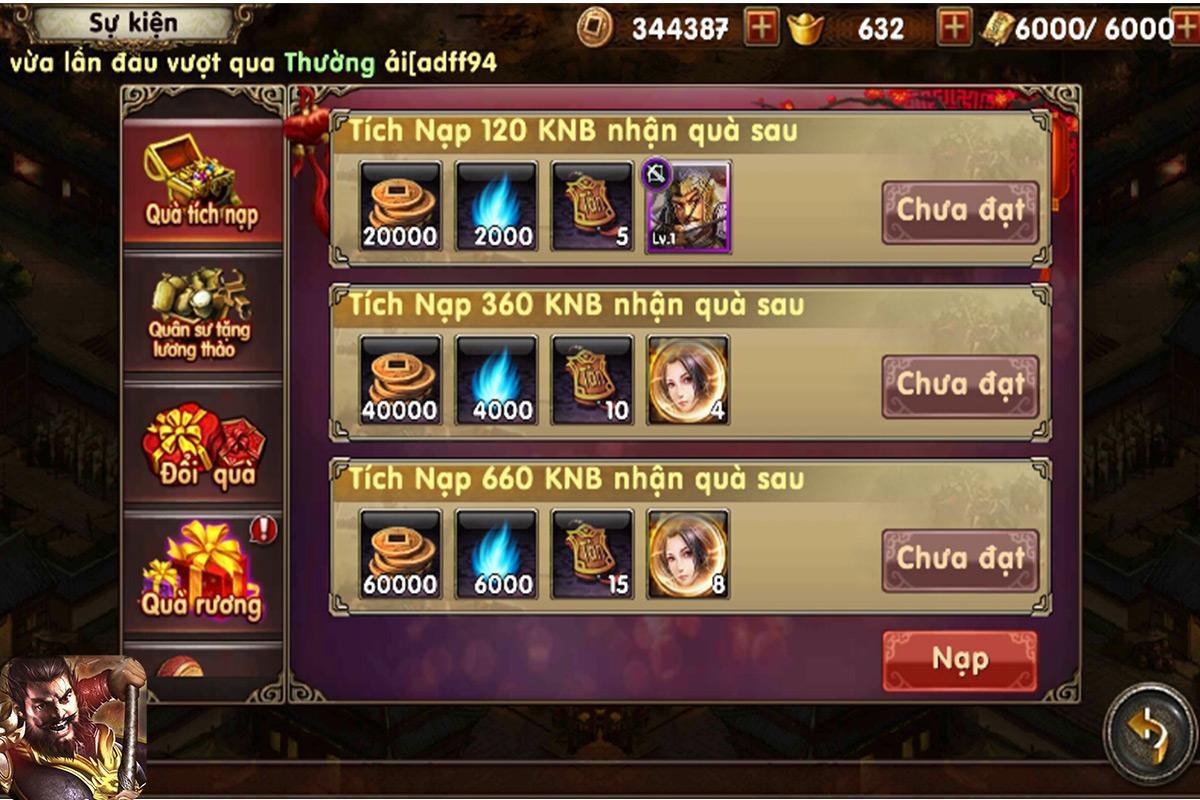Click Chưa đạt for the 660 KNB reward
This screenshot has width=1200, height=800.
[959, 559]
